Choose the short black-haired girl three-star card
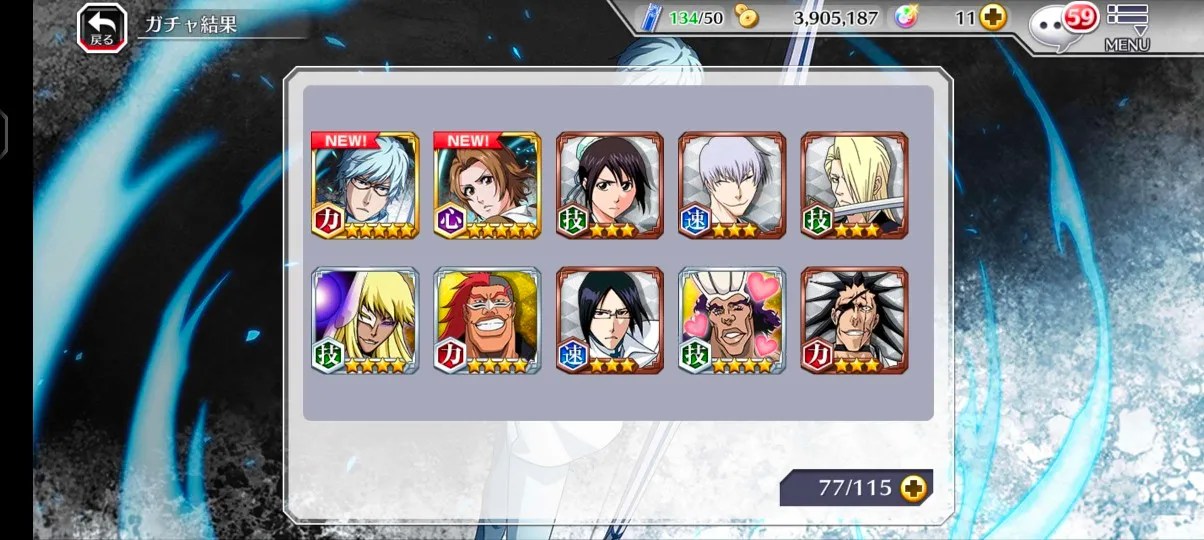Screen dimensions: 1204x540 [610, 185]
